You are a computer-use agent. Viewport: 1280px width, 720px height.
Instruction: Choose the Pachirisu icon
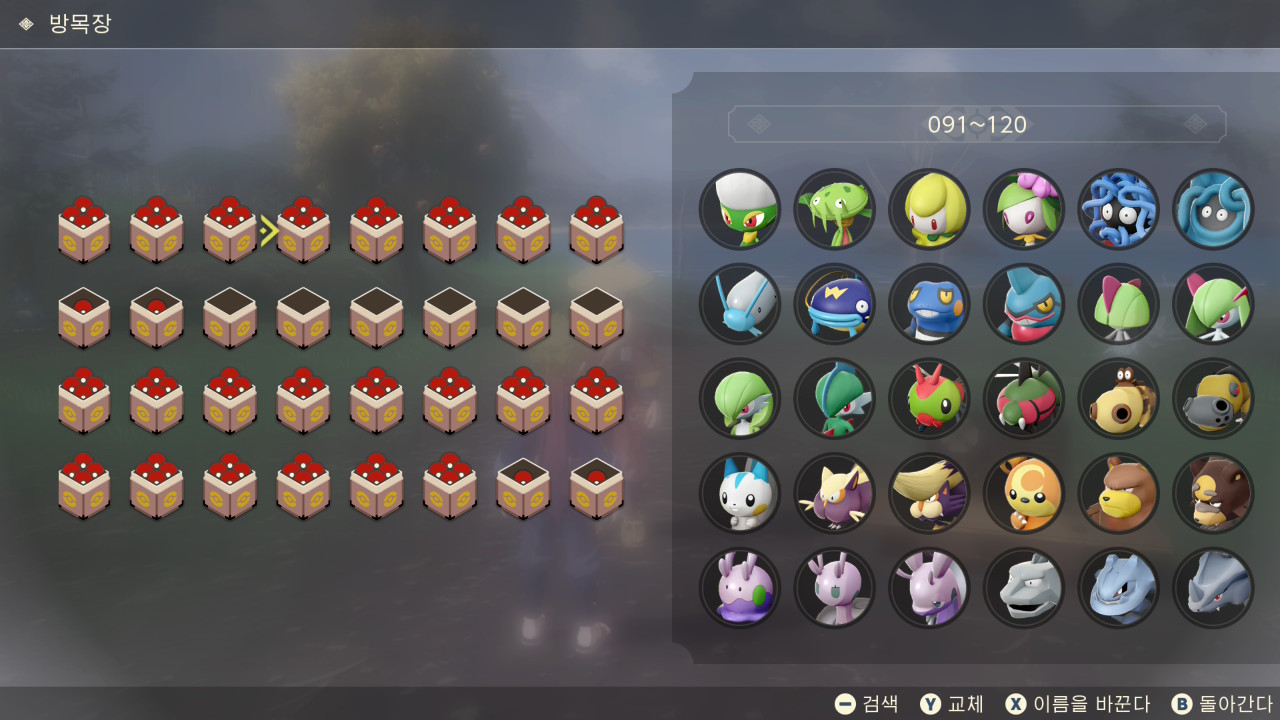740,494
